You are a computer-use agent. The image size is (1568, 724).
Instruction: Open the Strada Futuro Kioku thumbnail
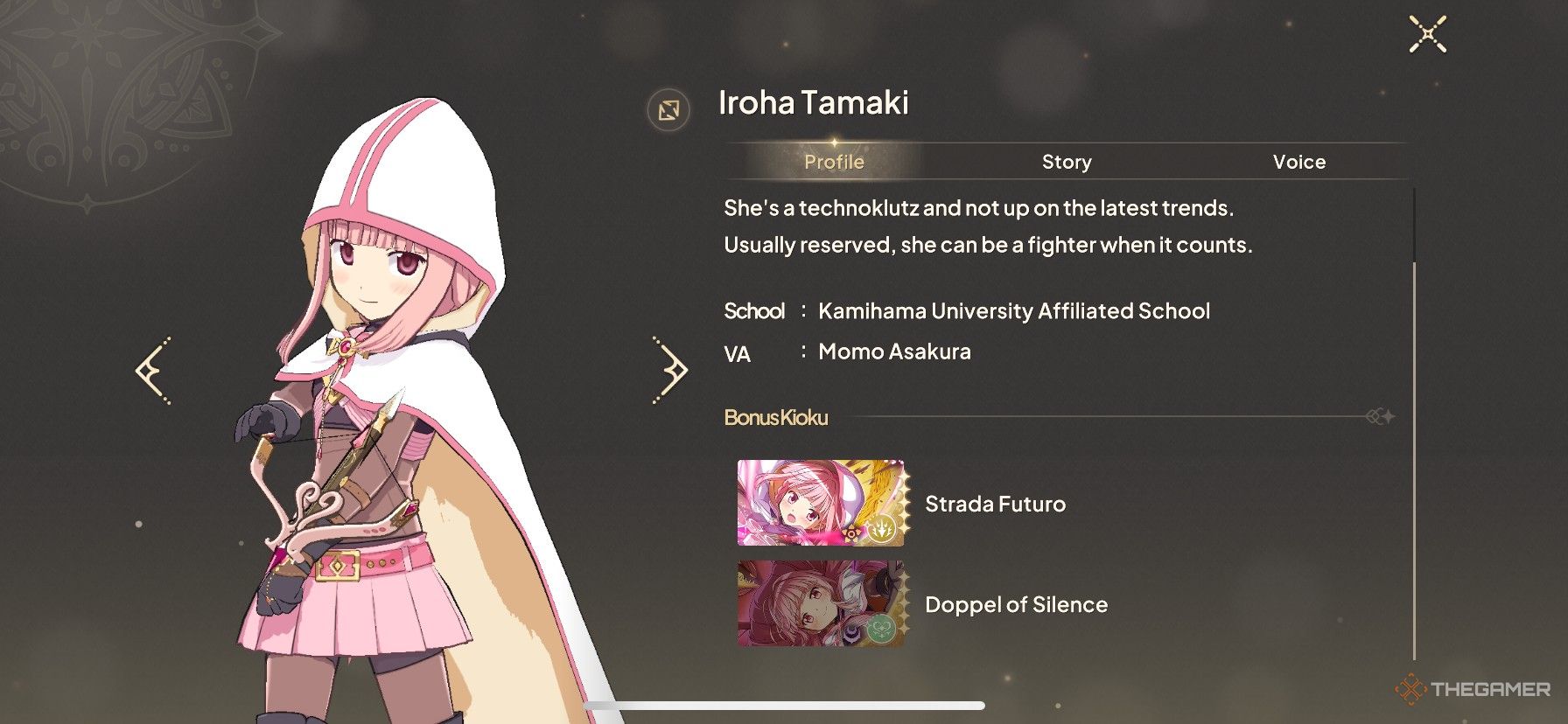[x=821, y=504]
